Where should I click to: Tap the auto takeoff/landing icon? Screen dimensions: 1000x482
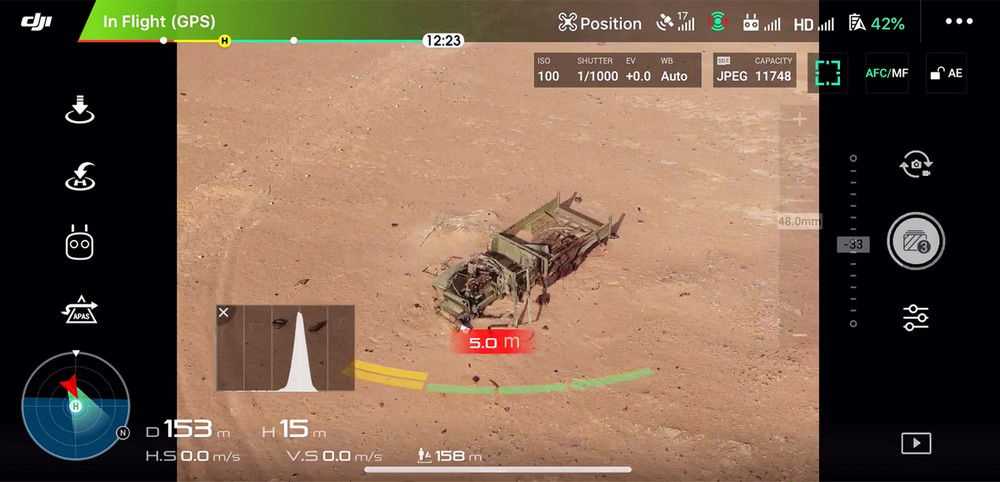click(79, 111)
